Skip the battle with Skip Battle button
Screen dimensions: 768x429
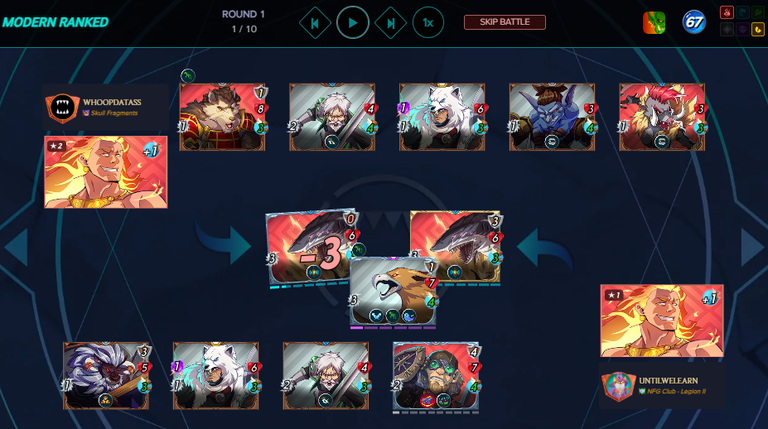(x=504, y=22)
